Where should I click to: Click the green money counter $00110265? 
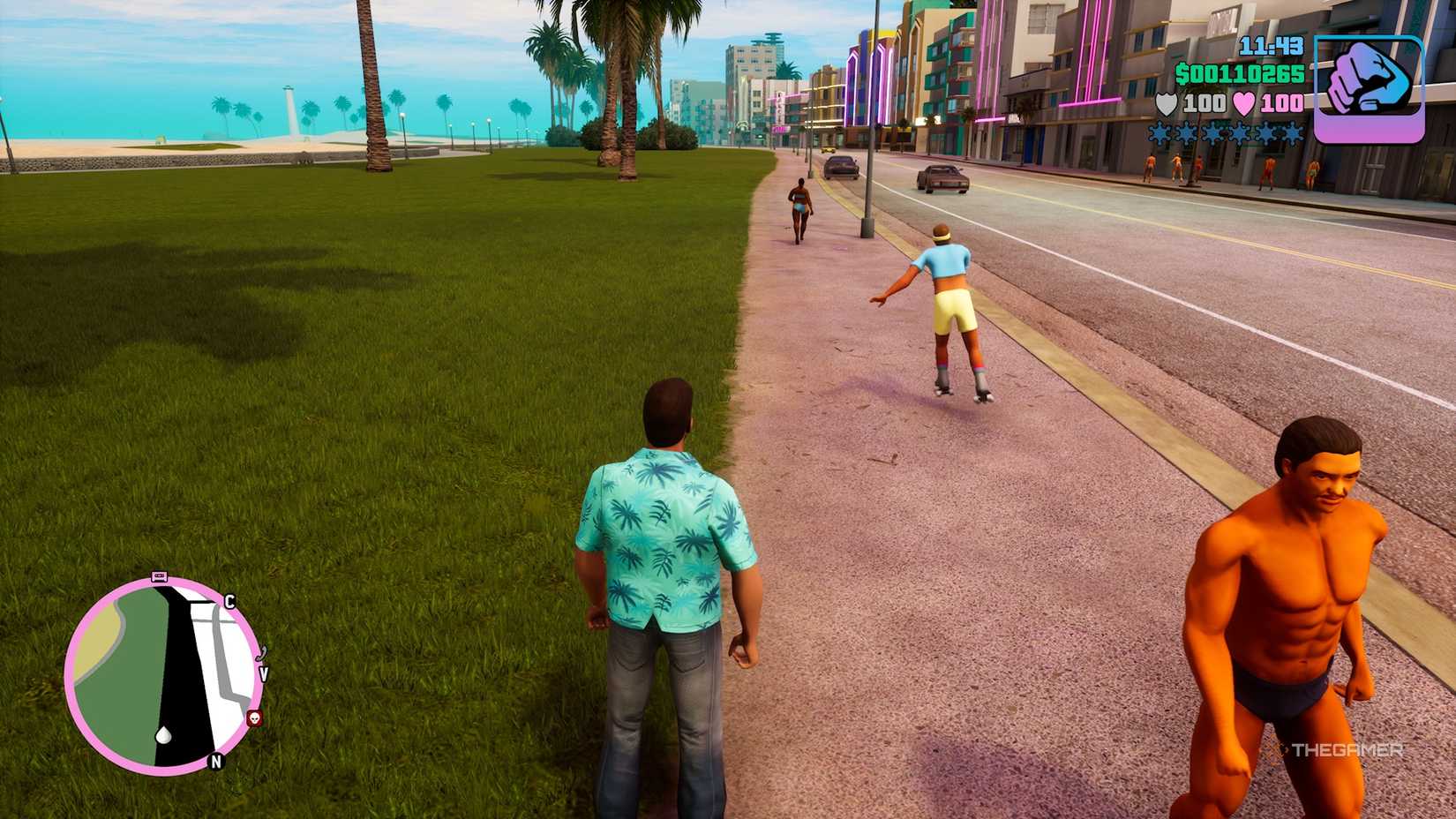click(1241, 73)
